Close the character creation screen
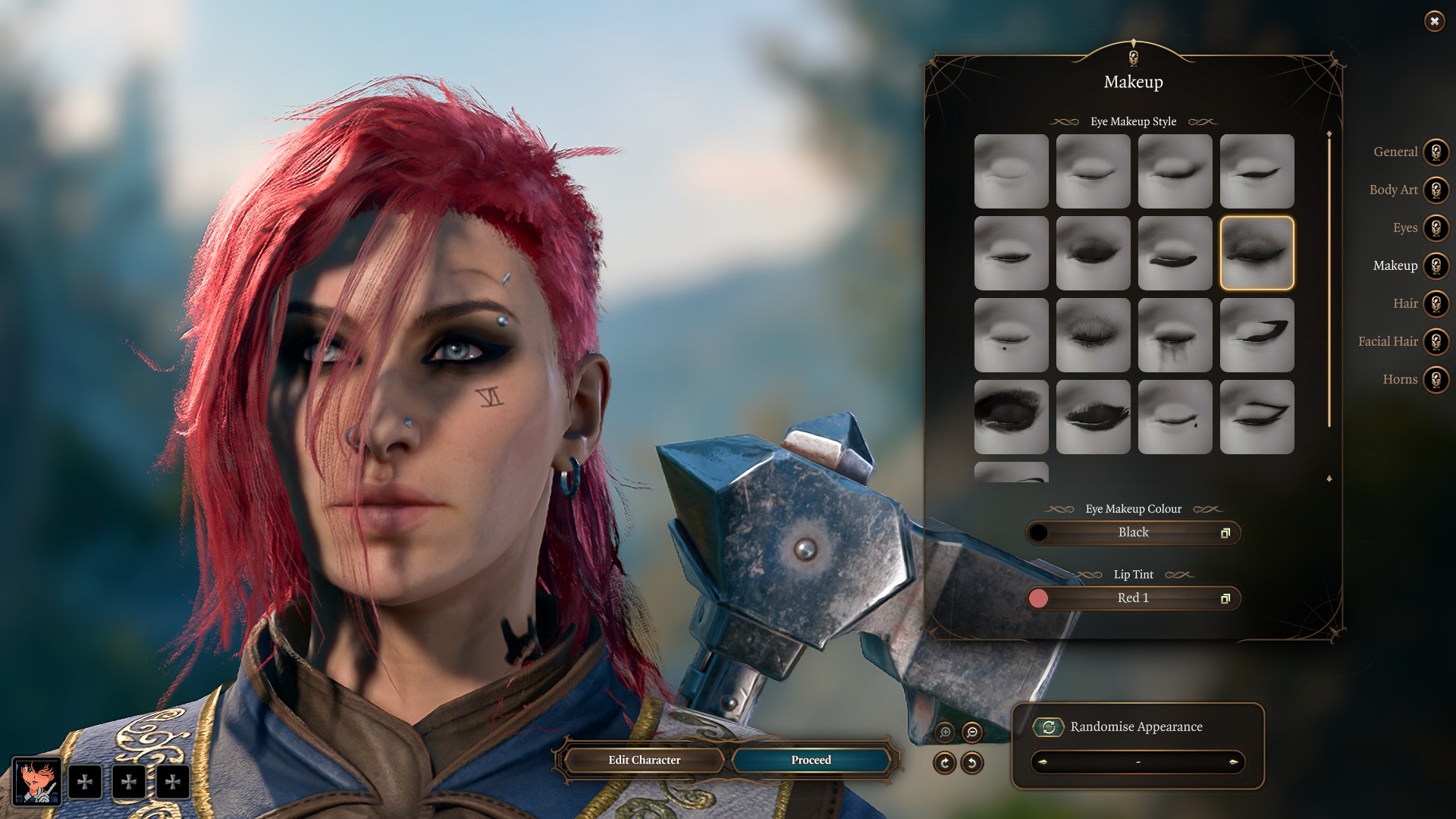The width and height of the screenshot is (1456, 819). (x=1434, y=21)
